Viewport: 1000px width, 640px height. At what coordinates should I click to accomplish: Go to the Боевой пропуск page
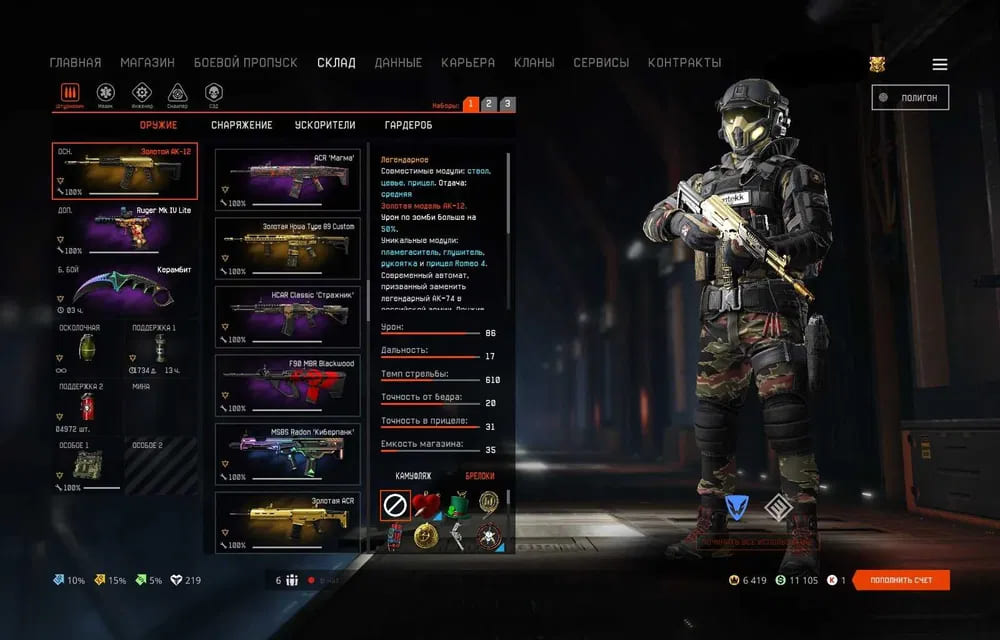pyautogui.click(x=245, y=62)
